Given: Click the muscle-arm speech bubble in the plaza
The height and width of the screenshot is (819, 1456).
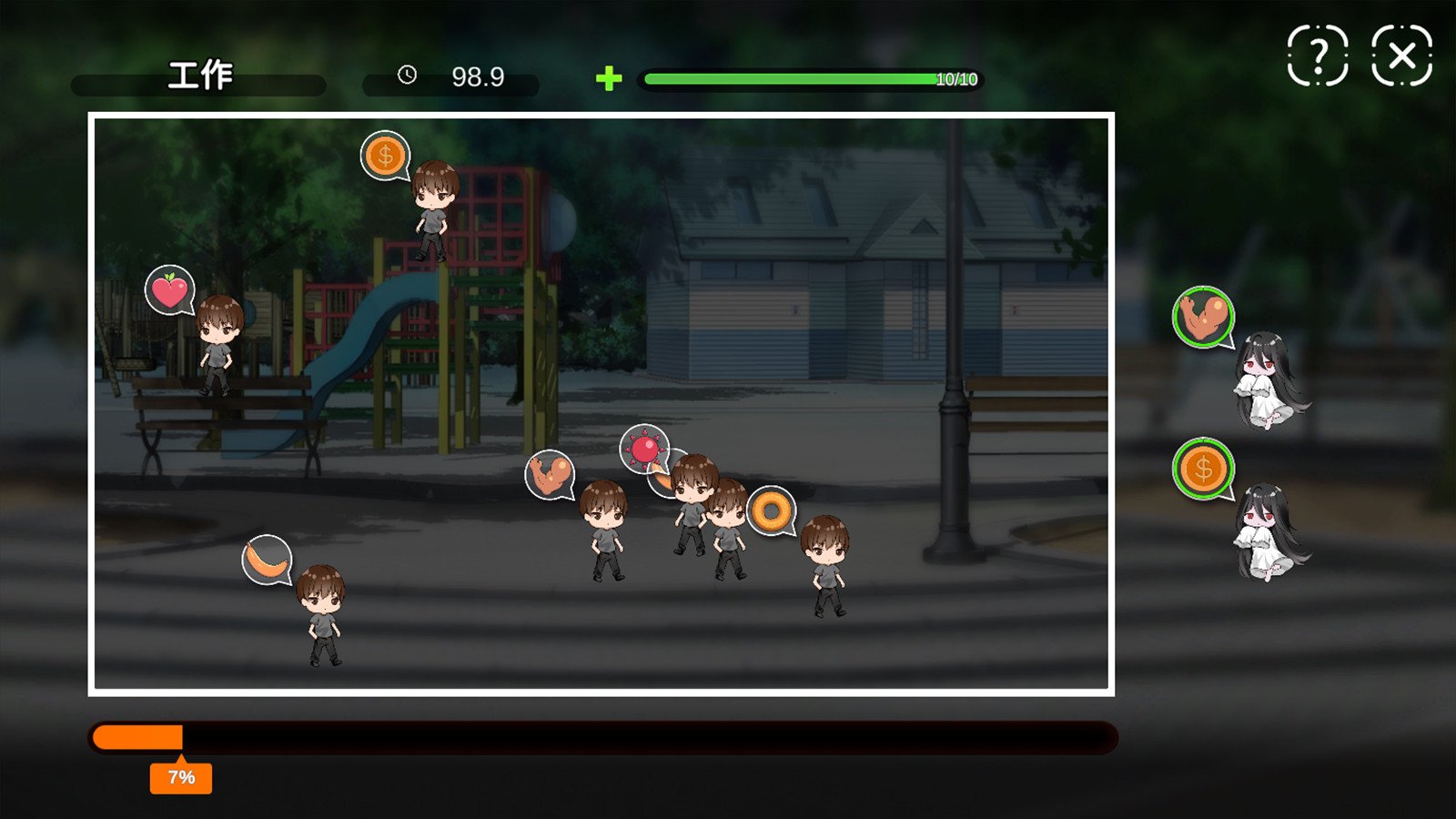Looking at the screenshot, I should pyautogui.click(x=549, y=474).
